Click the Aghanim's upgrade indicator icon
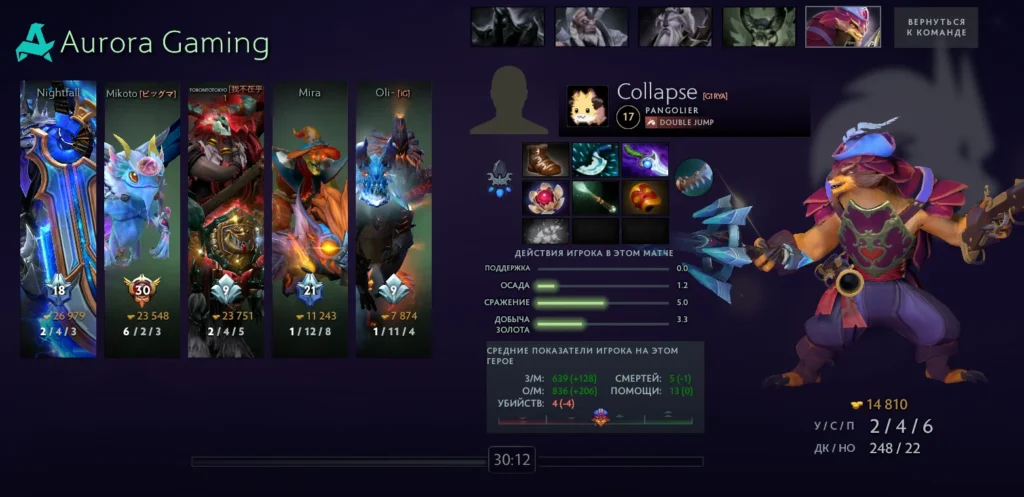 click(x=500, y=178)
